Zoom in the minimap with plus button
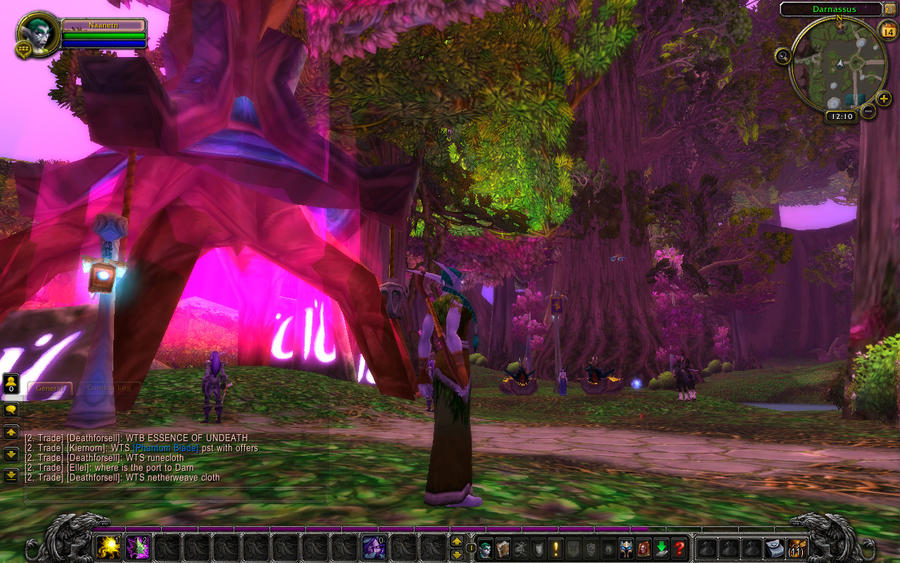Image resolution: width=900 pixels, height=563 pixels. click(x=883, y=98)
